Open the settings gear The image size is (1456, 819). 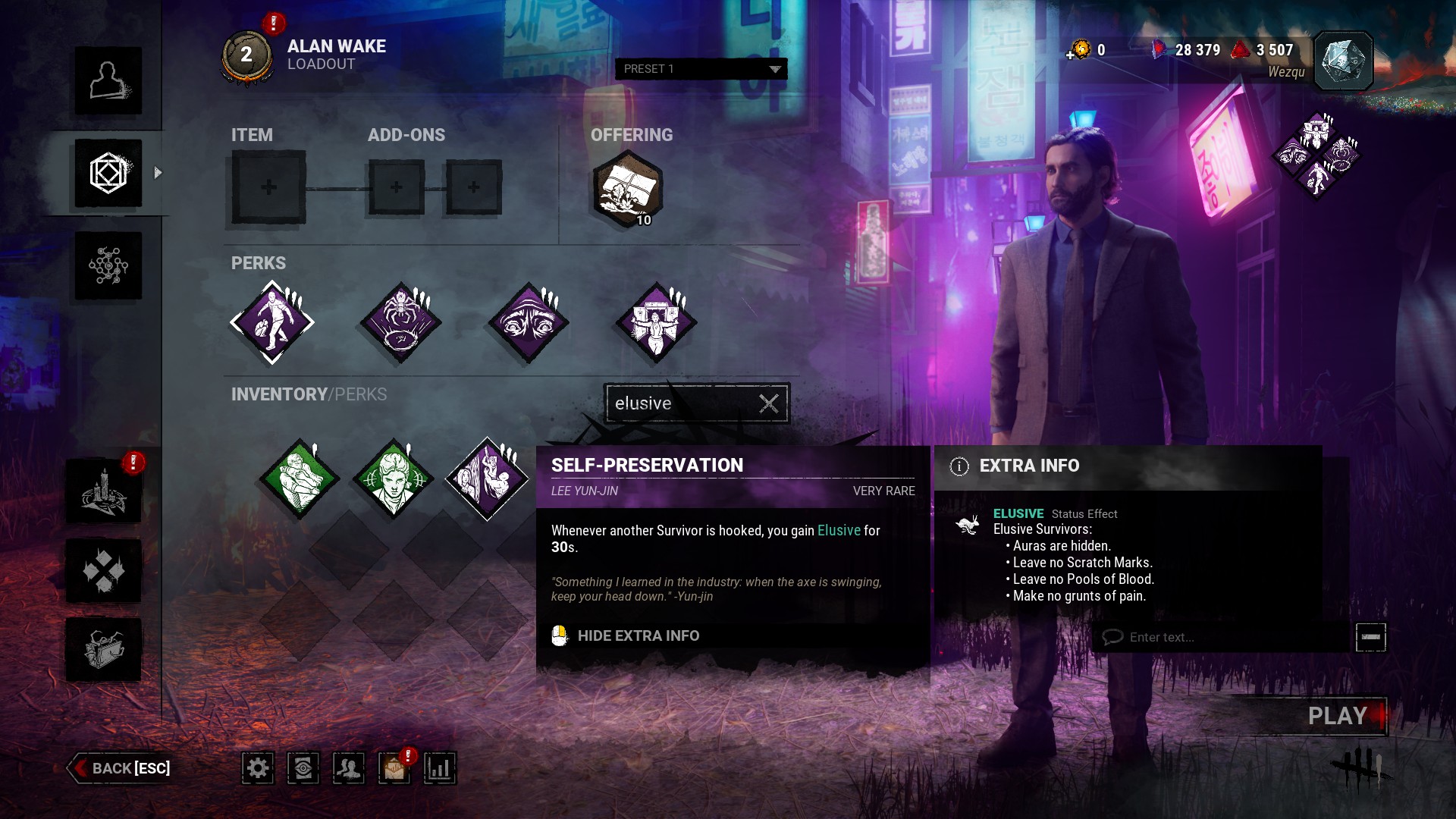[258, 768]
